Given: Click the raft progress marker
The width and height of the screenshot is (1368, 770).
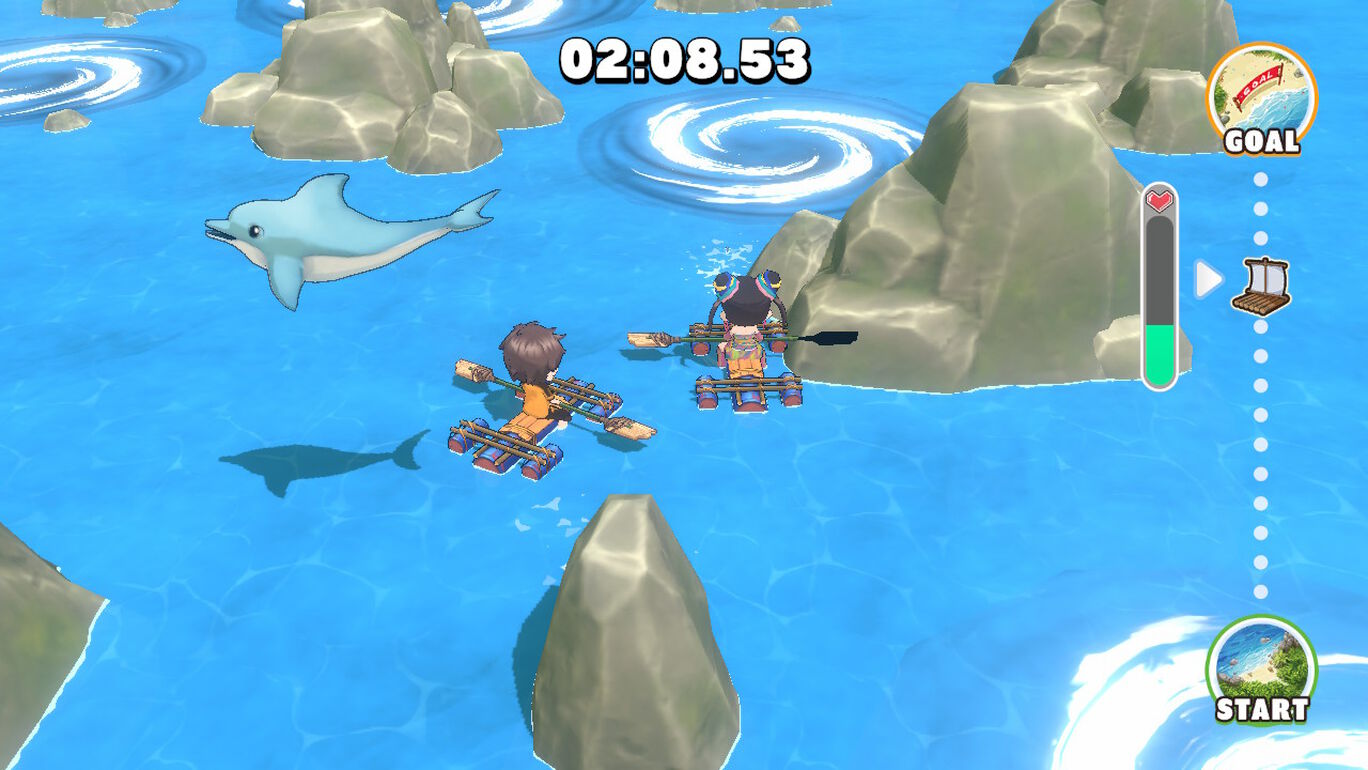Looking at the screenshot, I should [1260, 285].
